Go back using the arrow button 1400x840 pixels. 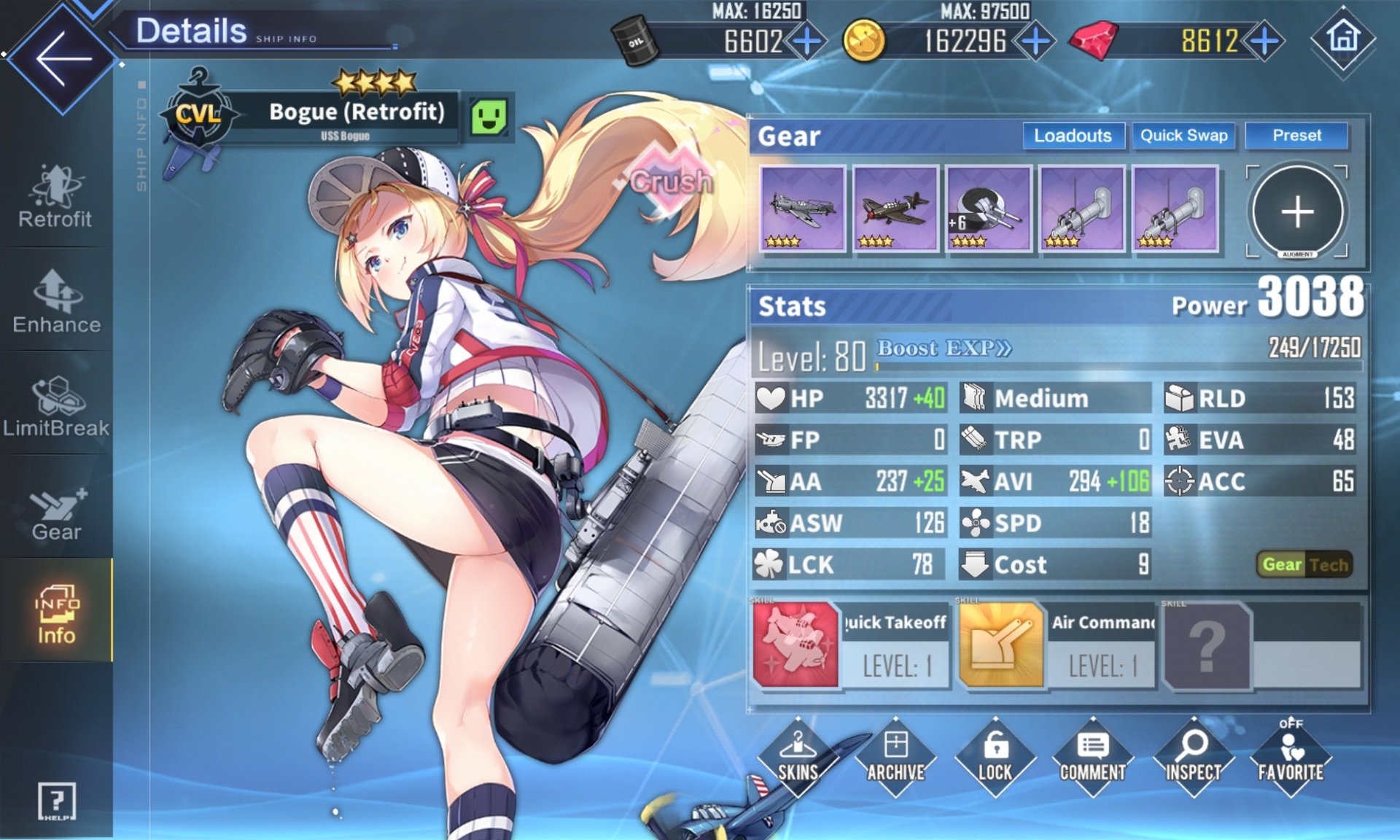(x=63, y=58)
